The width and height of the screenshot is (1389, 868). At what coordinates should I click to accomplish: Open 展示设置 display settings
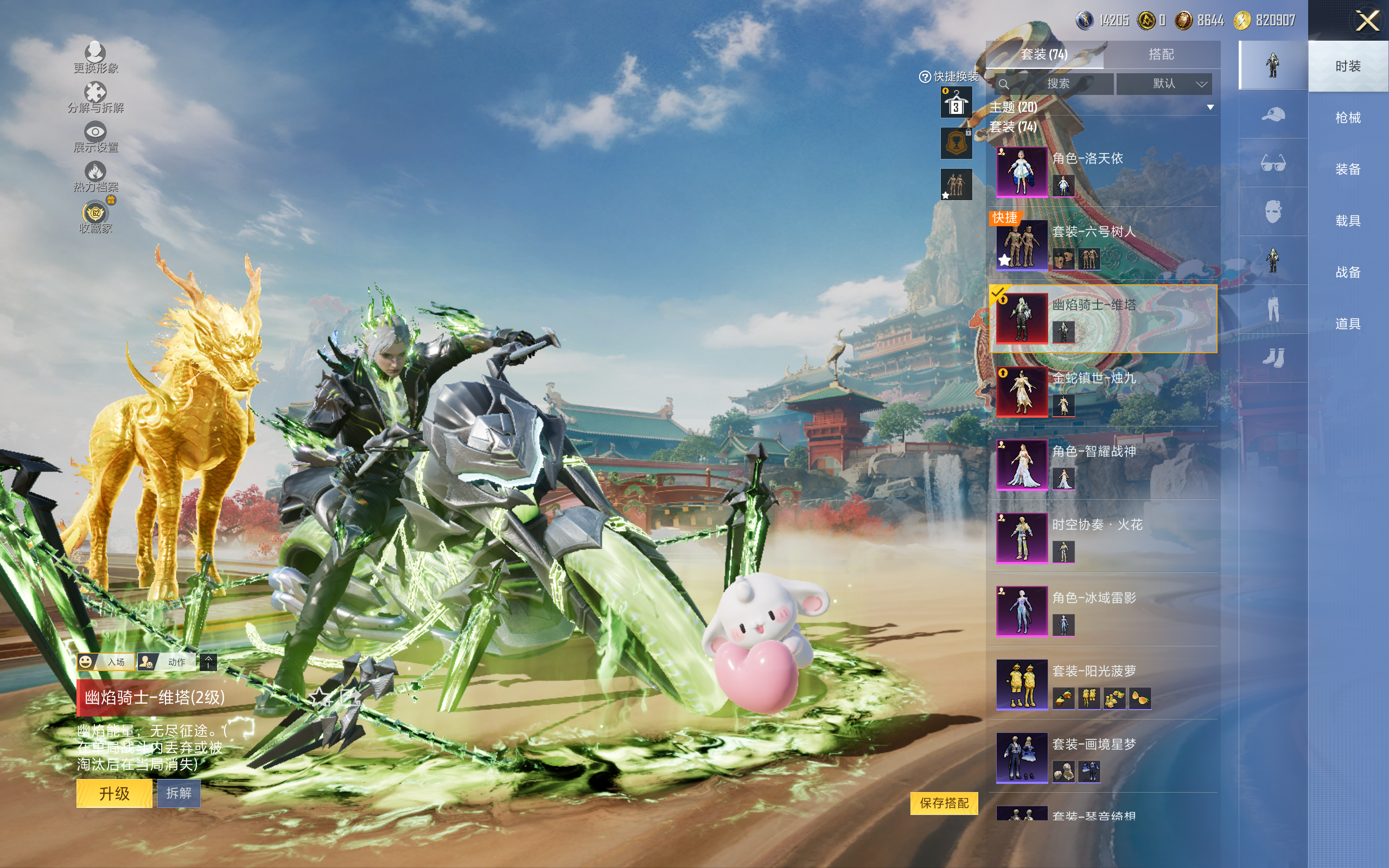pos(95,137)
